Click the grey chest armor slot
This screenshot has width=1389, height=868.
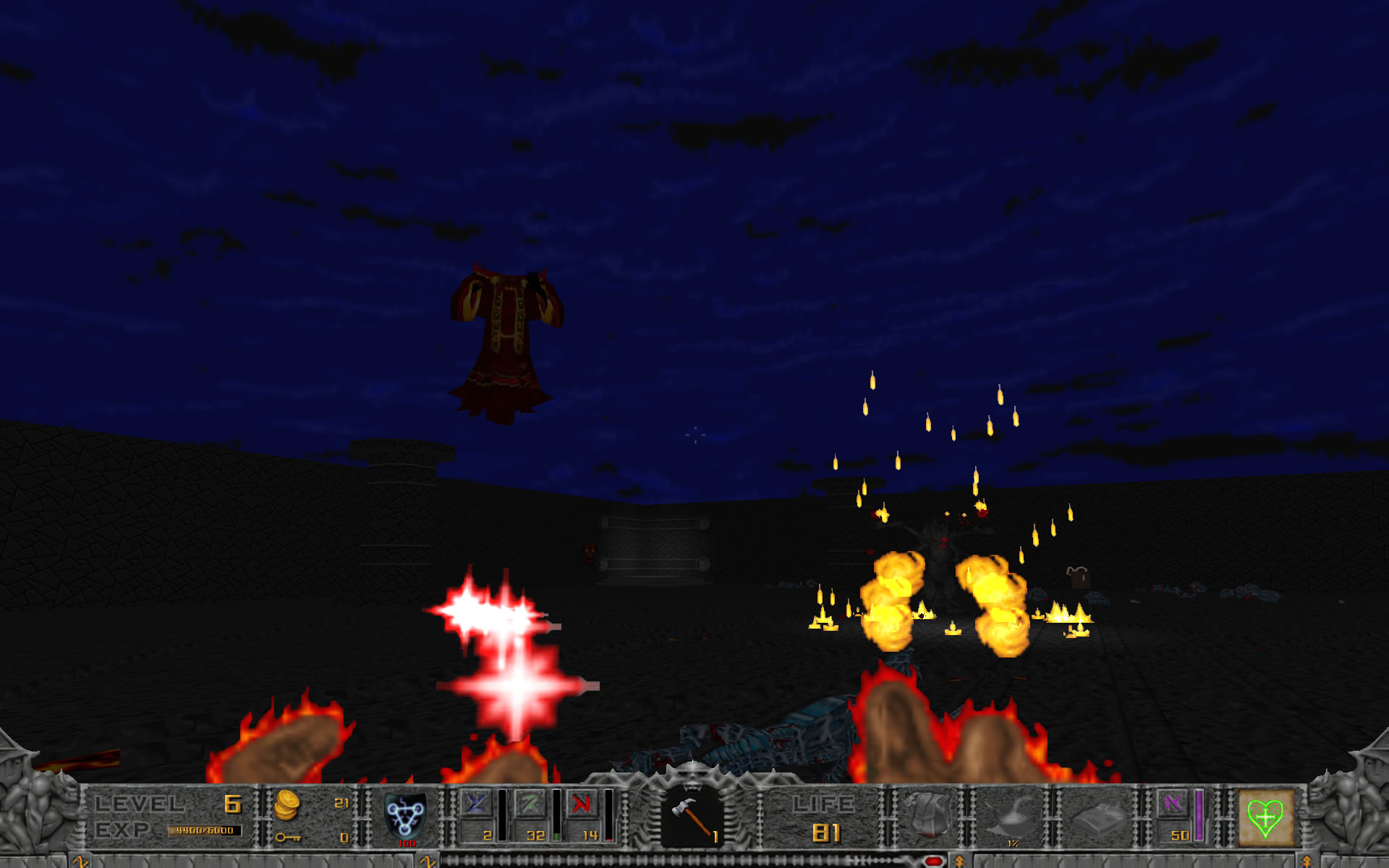click(929, 814)
